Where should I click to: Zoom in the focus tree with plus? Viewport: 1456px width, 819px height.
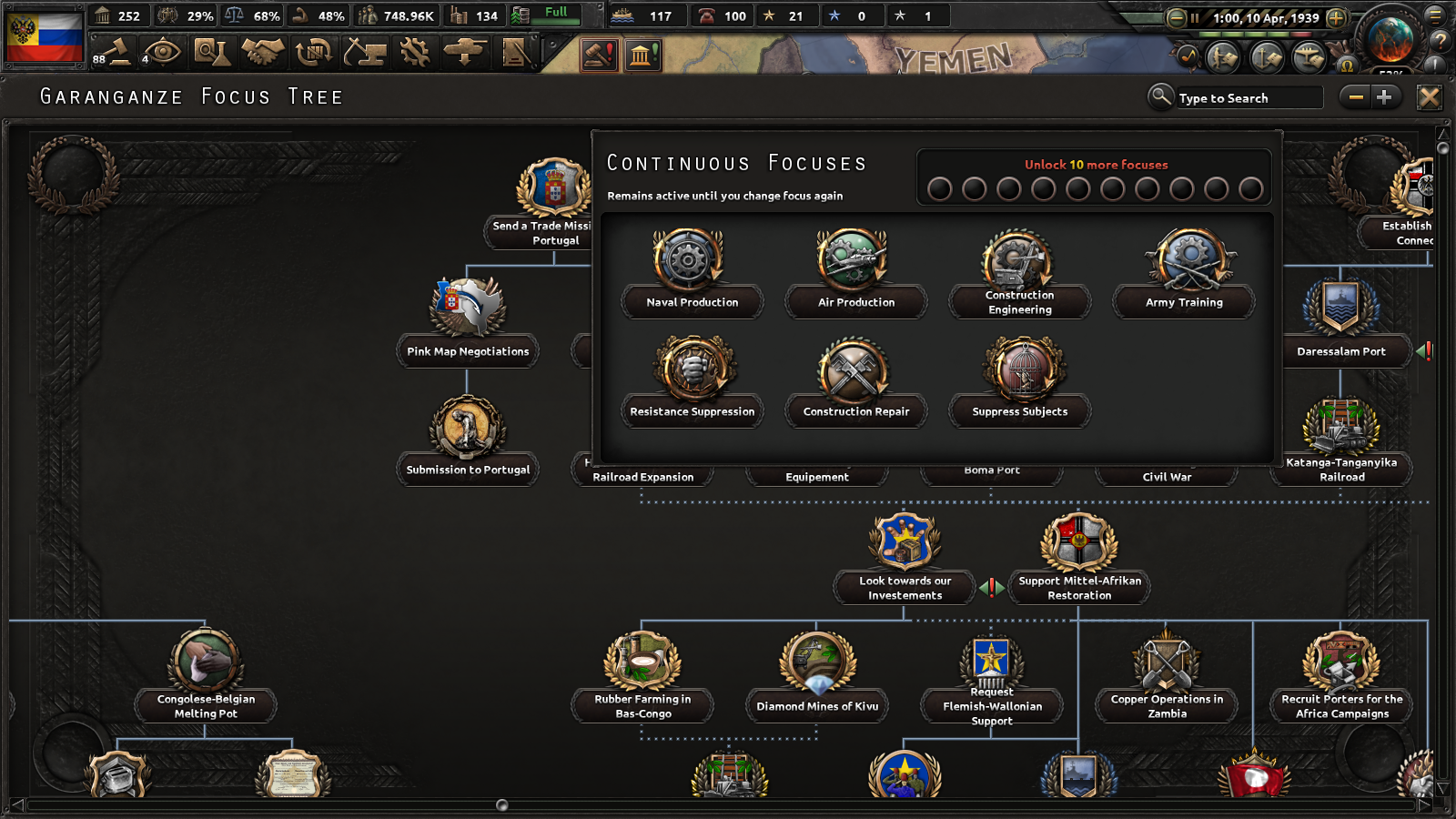pyautogui.click(x=1384, y=97)
